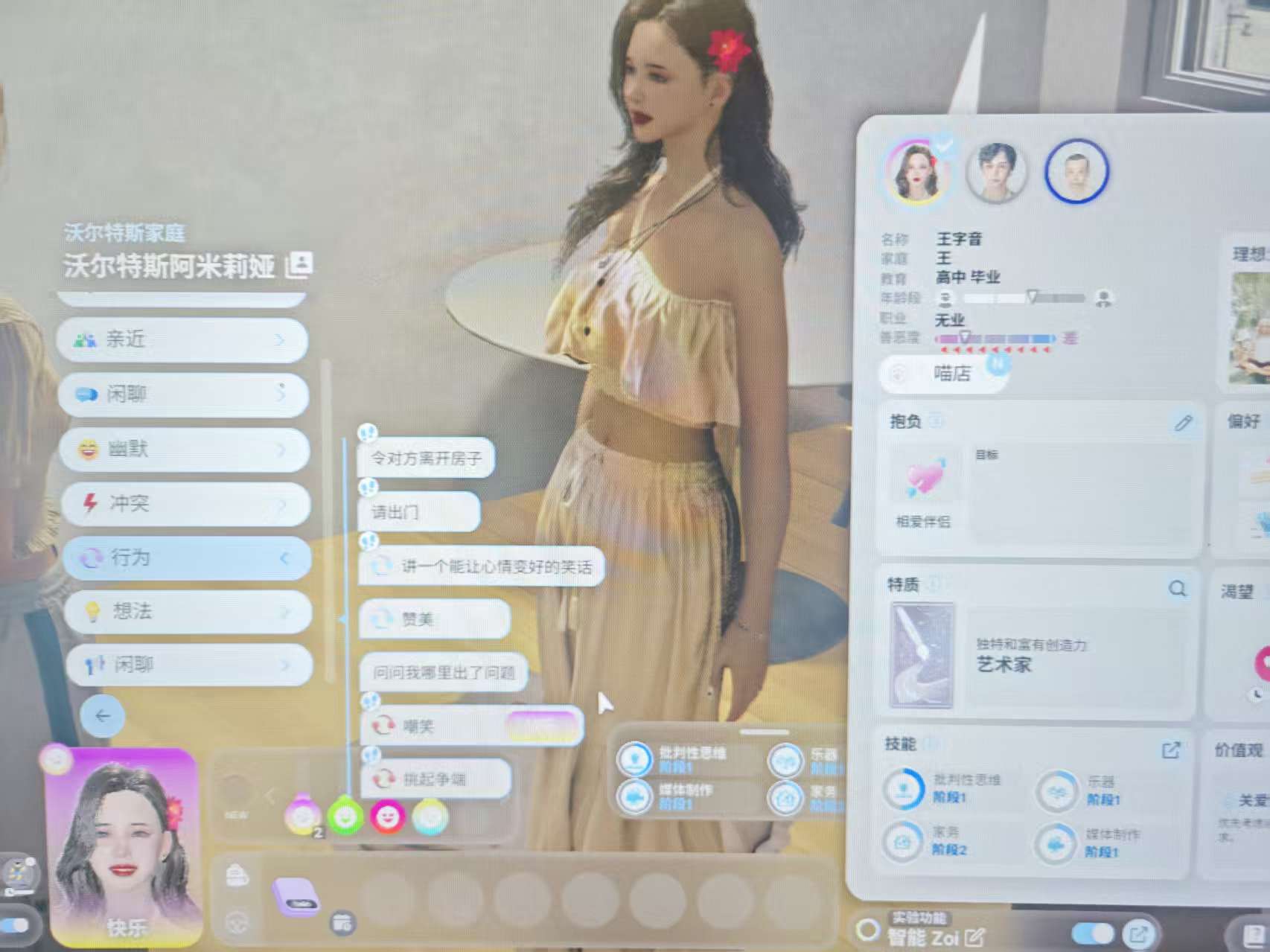Select the blue-ringed bald character portrait
The image size is (1270, 952).
(x=1076, y=172)
